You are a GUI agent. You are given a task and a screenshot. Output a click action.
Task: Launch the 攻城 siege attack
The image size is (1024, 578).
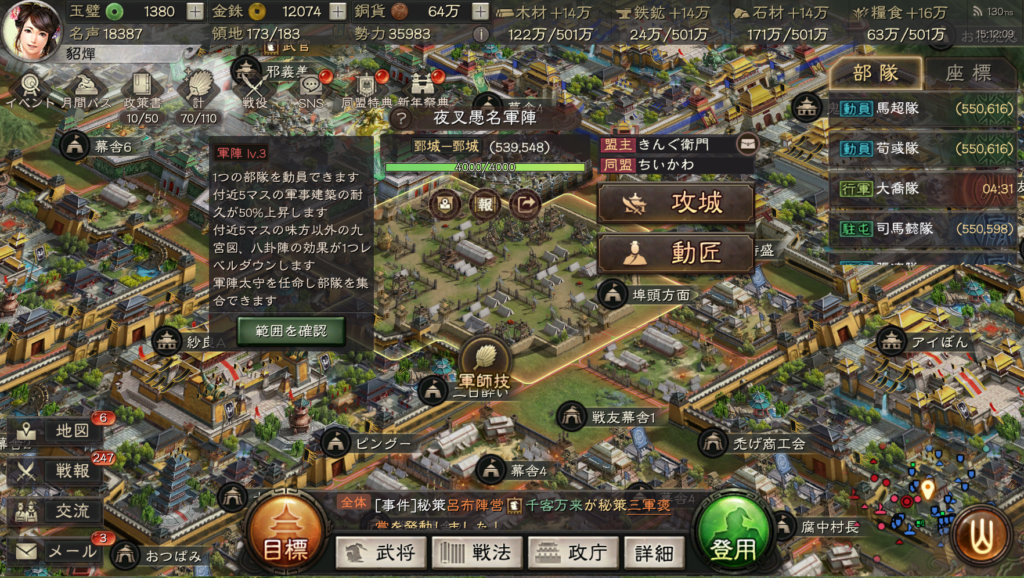tap(675, 204)
